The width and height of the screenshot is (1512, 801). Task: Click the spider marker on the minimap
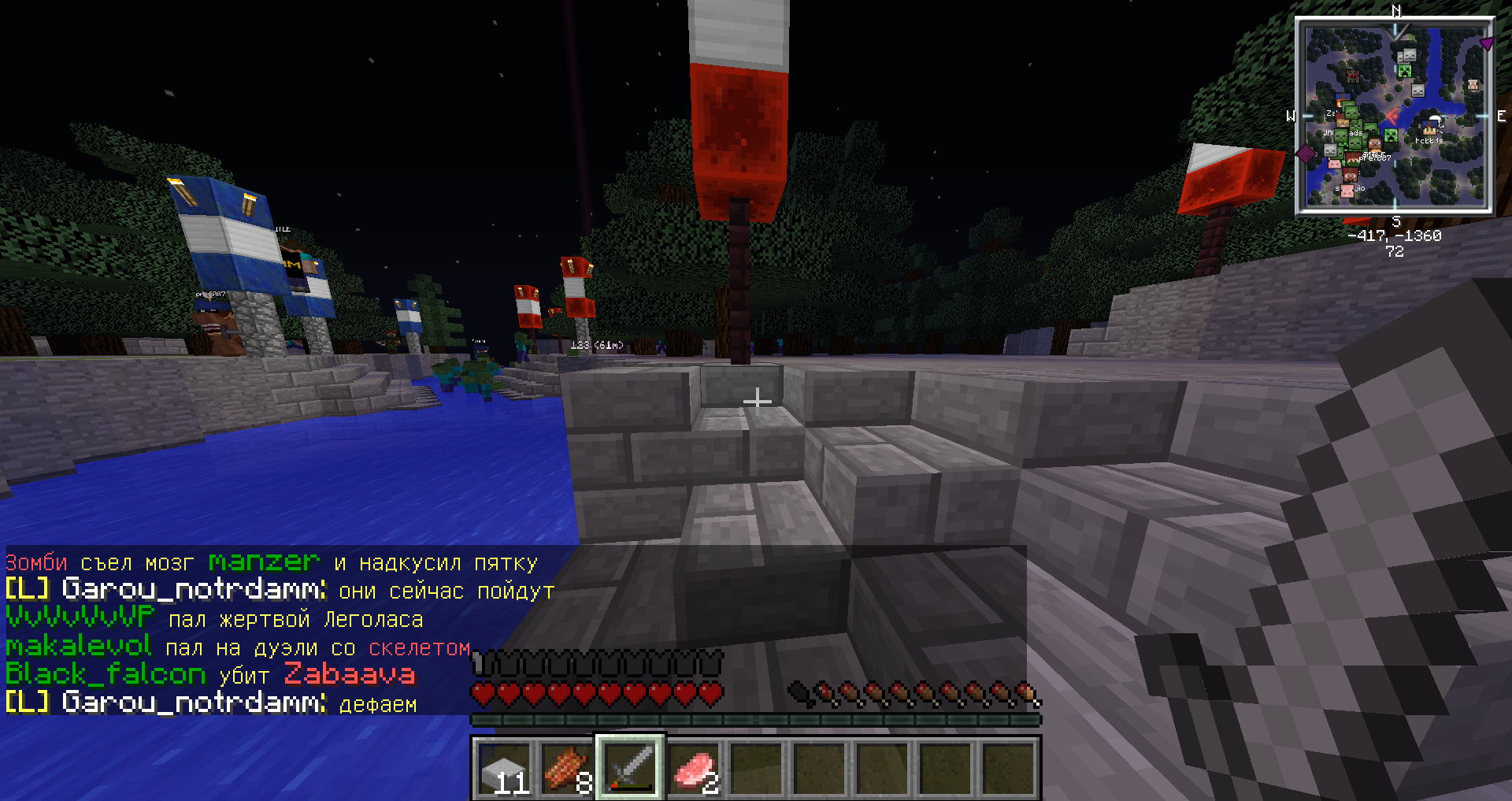1352,76
